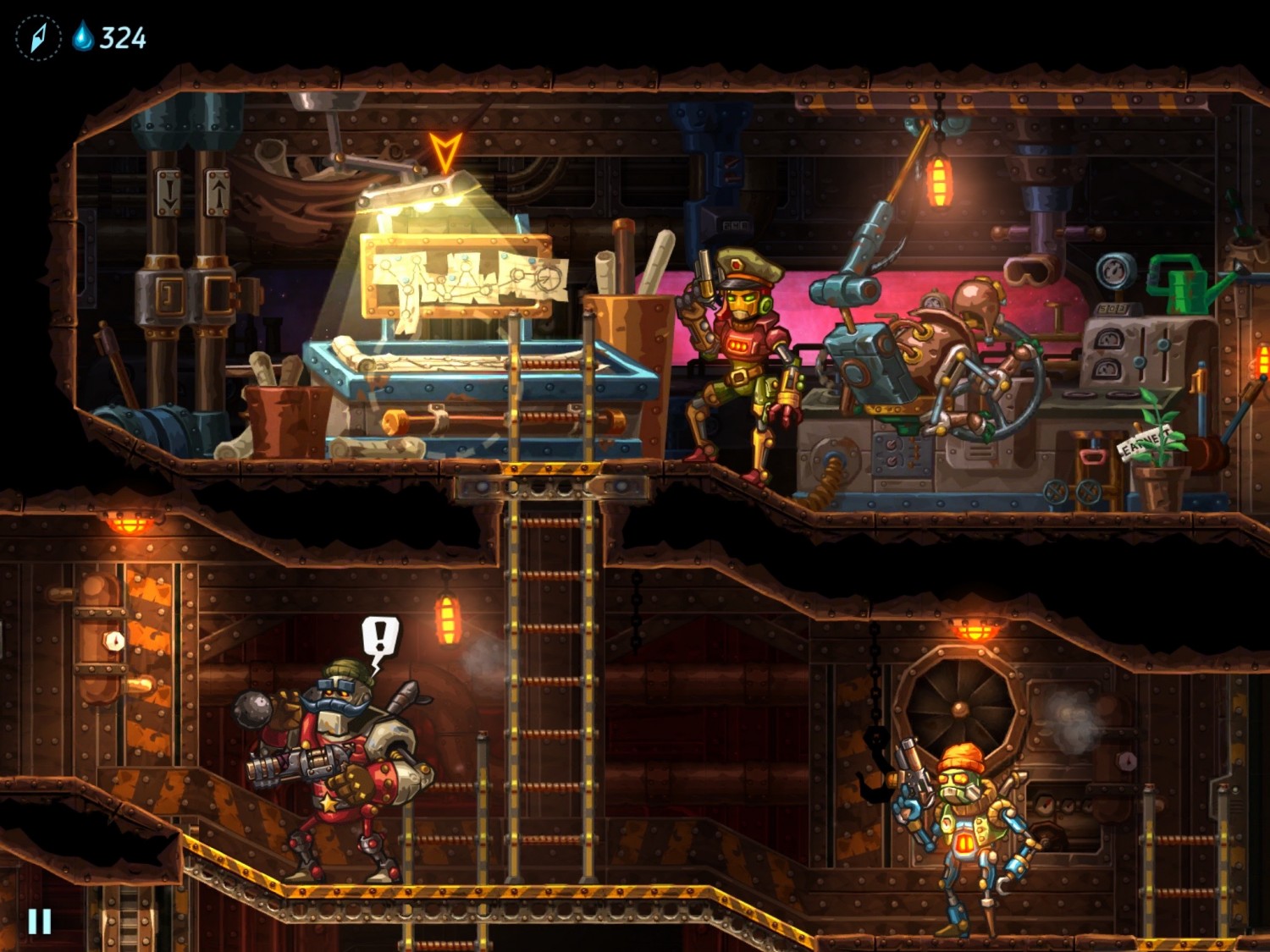1270x952 pixels.
Task: Tap the compass icon
Action: coord(38,38)
